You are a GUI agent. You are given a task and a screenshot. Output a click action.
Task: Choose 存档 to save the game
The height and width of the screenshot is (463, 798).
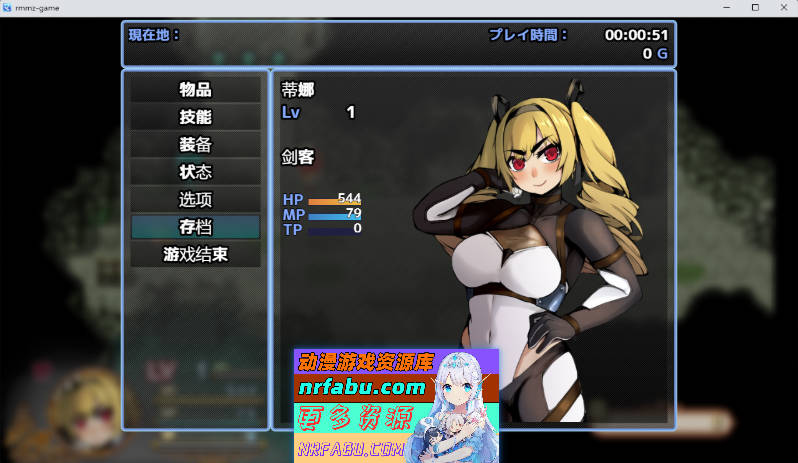195,227
